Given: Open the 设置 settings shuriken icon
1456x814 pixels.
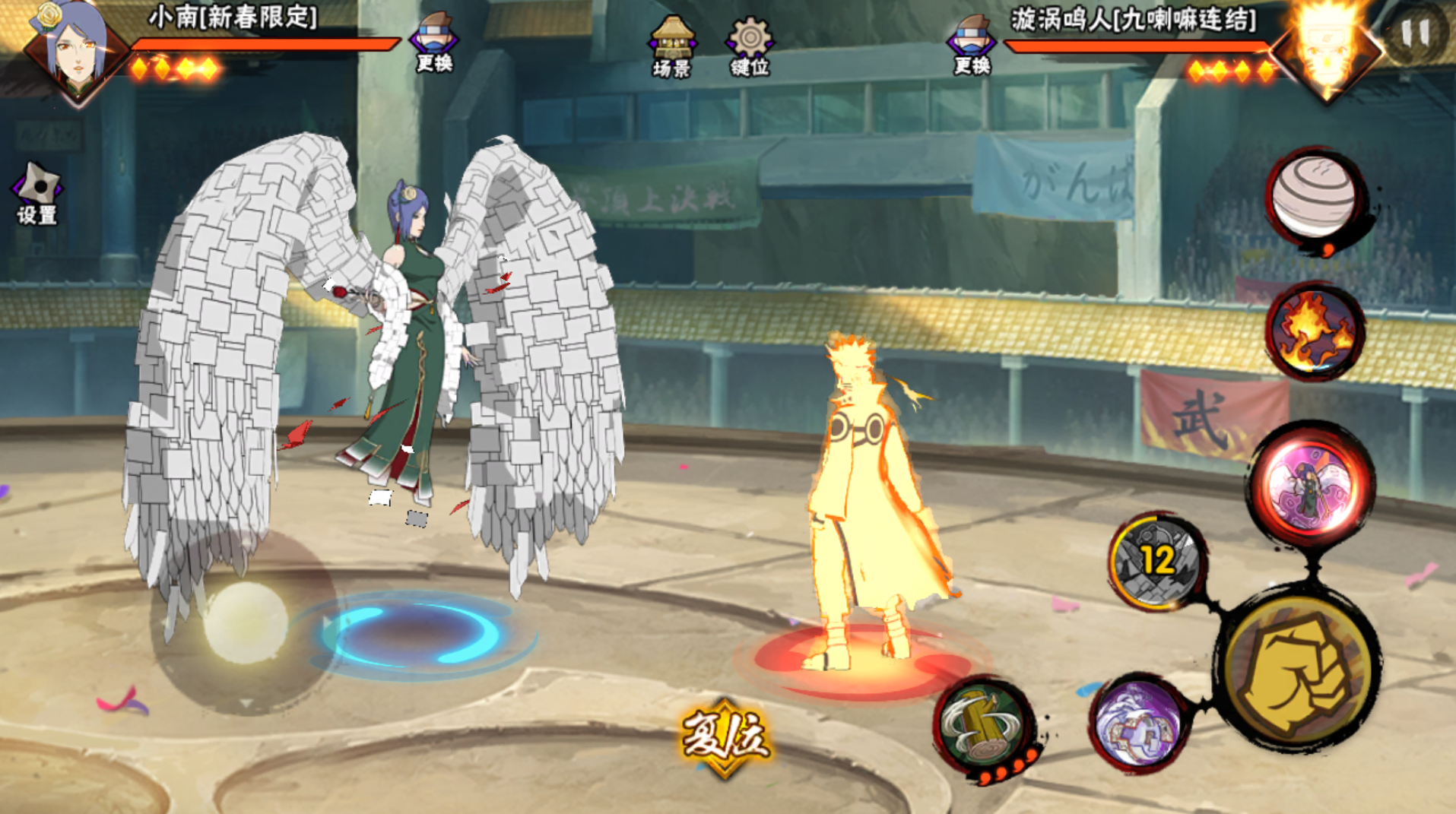Looking at the screenshot, I should pyautogui.click(x=36, y=194).
